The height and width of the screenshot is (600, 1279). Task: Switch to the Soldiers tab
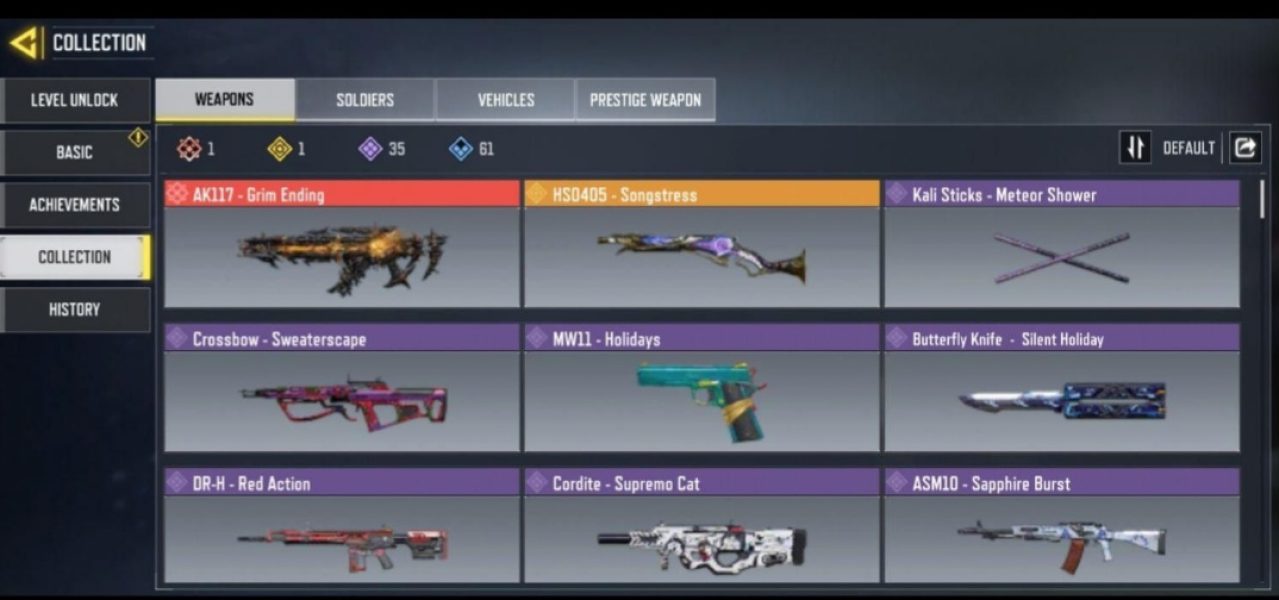point(365,100)
